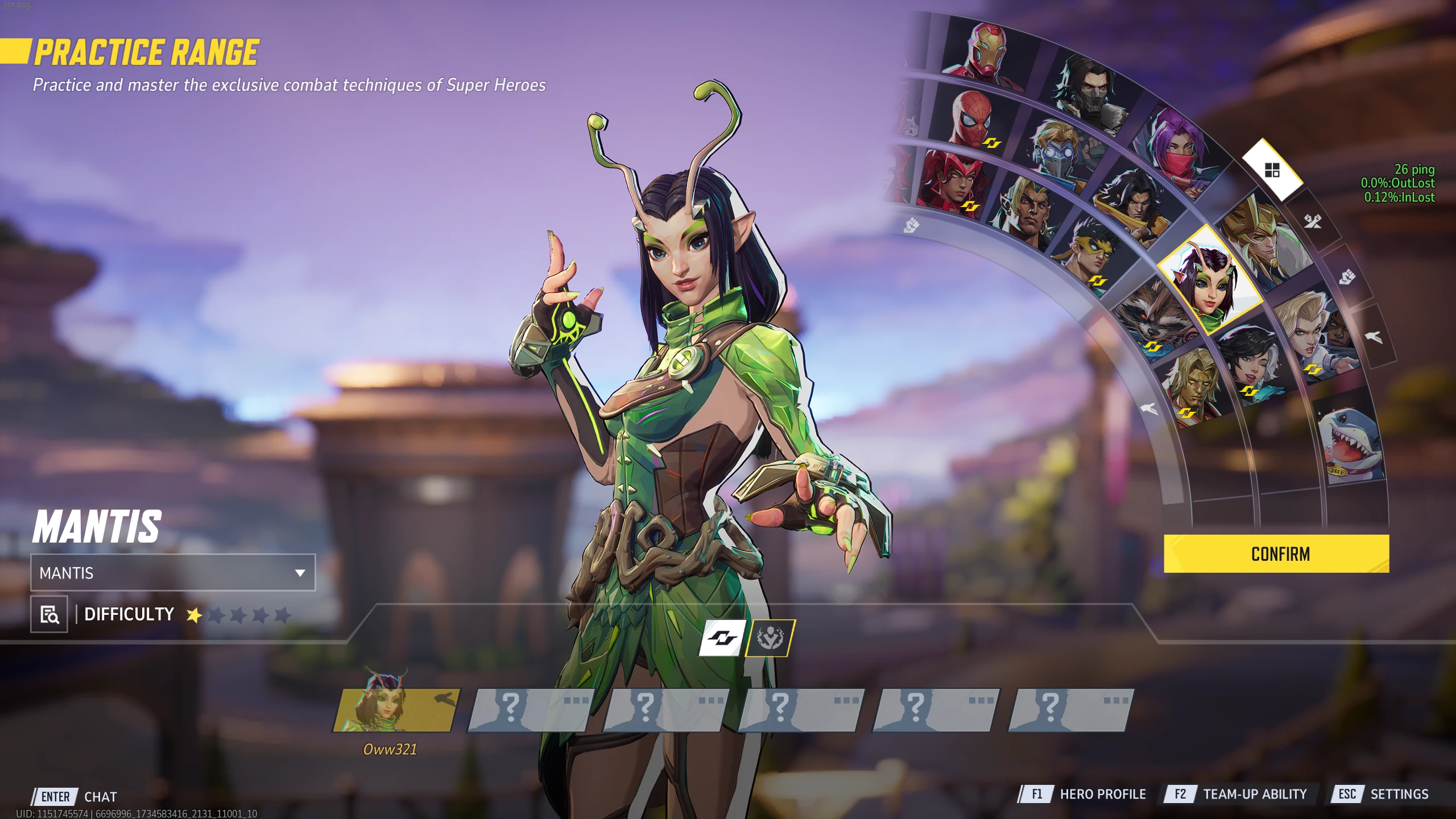Open the hero details magnifier icon
The image size is (1456, 819).
click(49, 614)
